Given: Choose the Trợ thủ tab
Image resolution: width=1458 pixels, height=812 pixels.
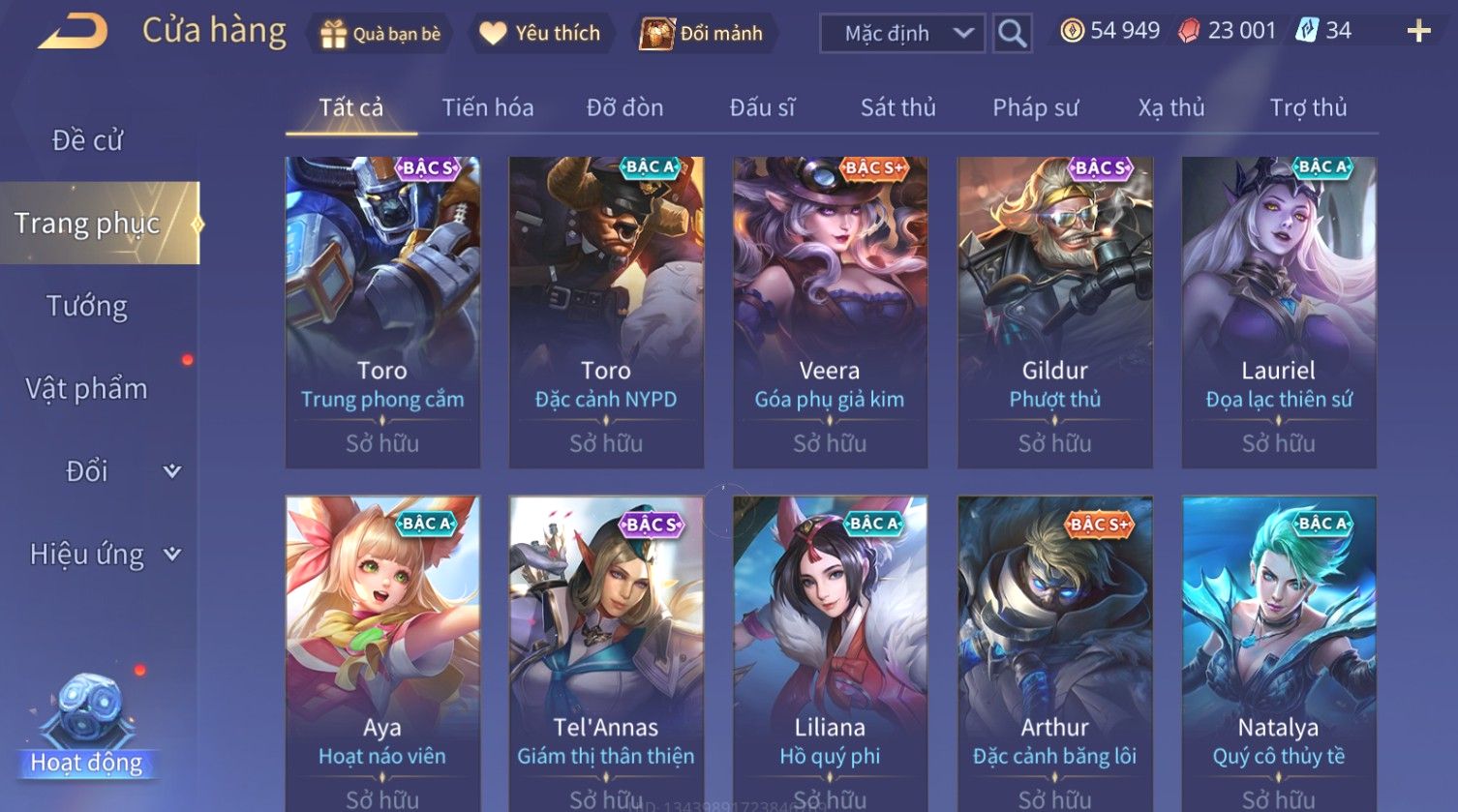Looking at the screenshot, I should tap(1308, 107).
